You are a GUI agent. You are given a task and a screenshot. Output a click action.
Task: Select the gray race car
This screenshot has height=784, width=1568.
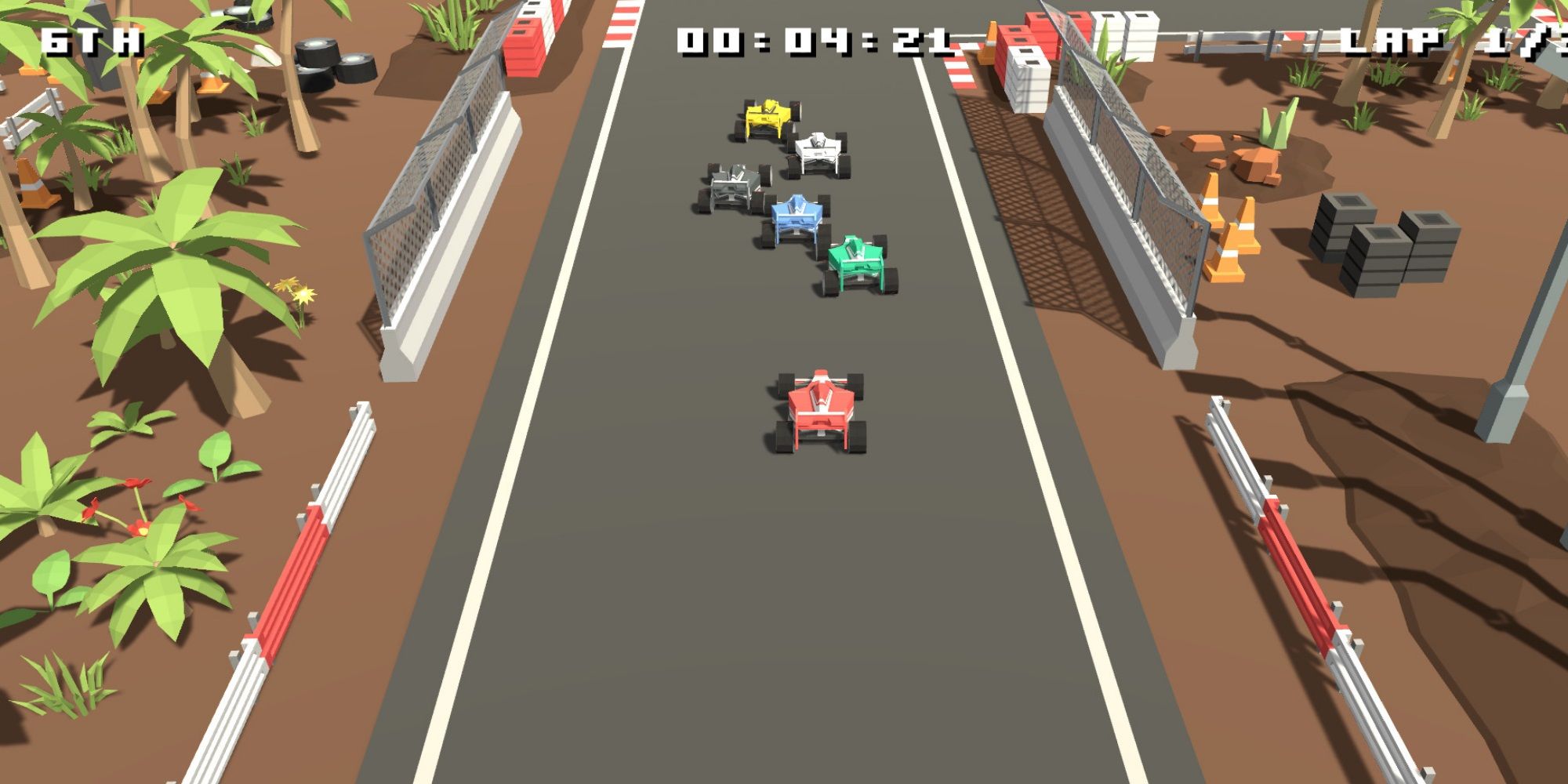(733, 184)
